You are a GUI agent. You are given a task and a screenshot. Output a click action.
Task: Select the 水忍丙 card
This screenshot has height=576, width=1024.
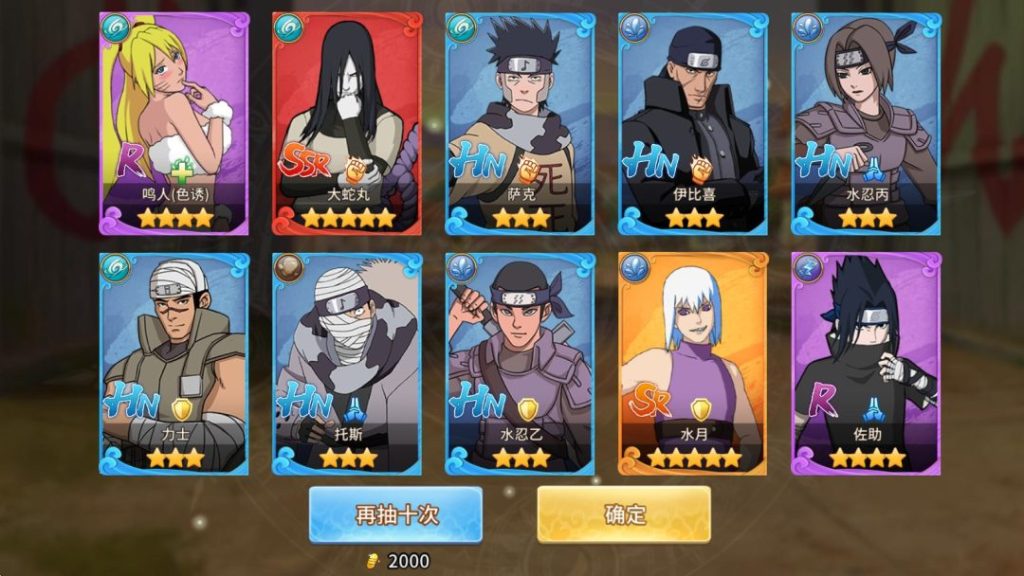tap(866, 124)
